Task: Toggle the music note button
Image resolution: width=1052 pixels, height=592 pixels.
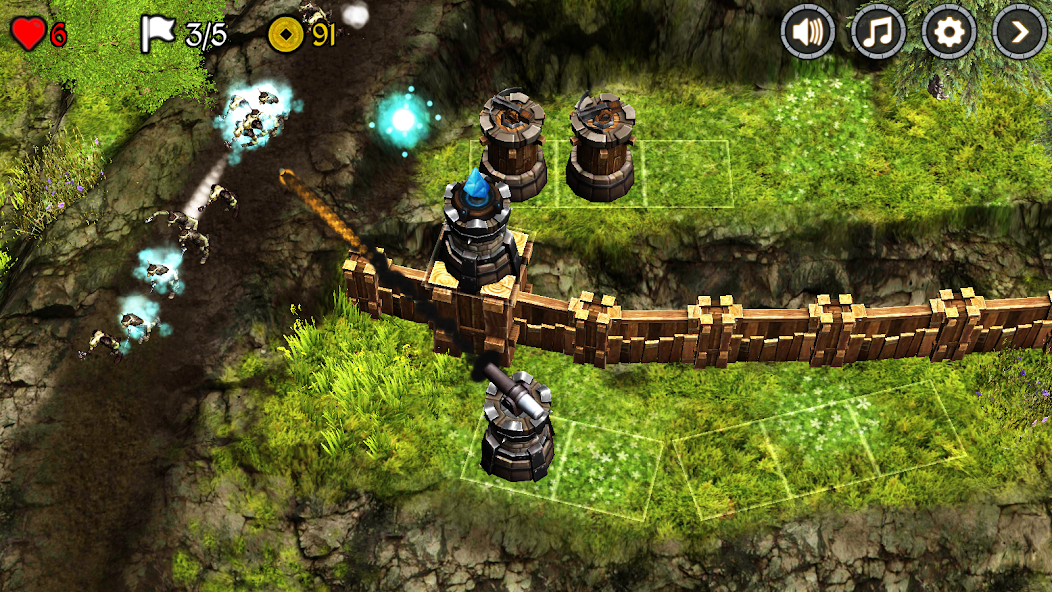Action: (x=877, y=33)
